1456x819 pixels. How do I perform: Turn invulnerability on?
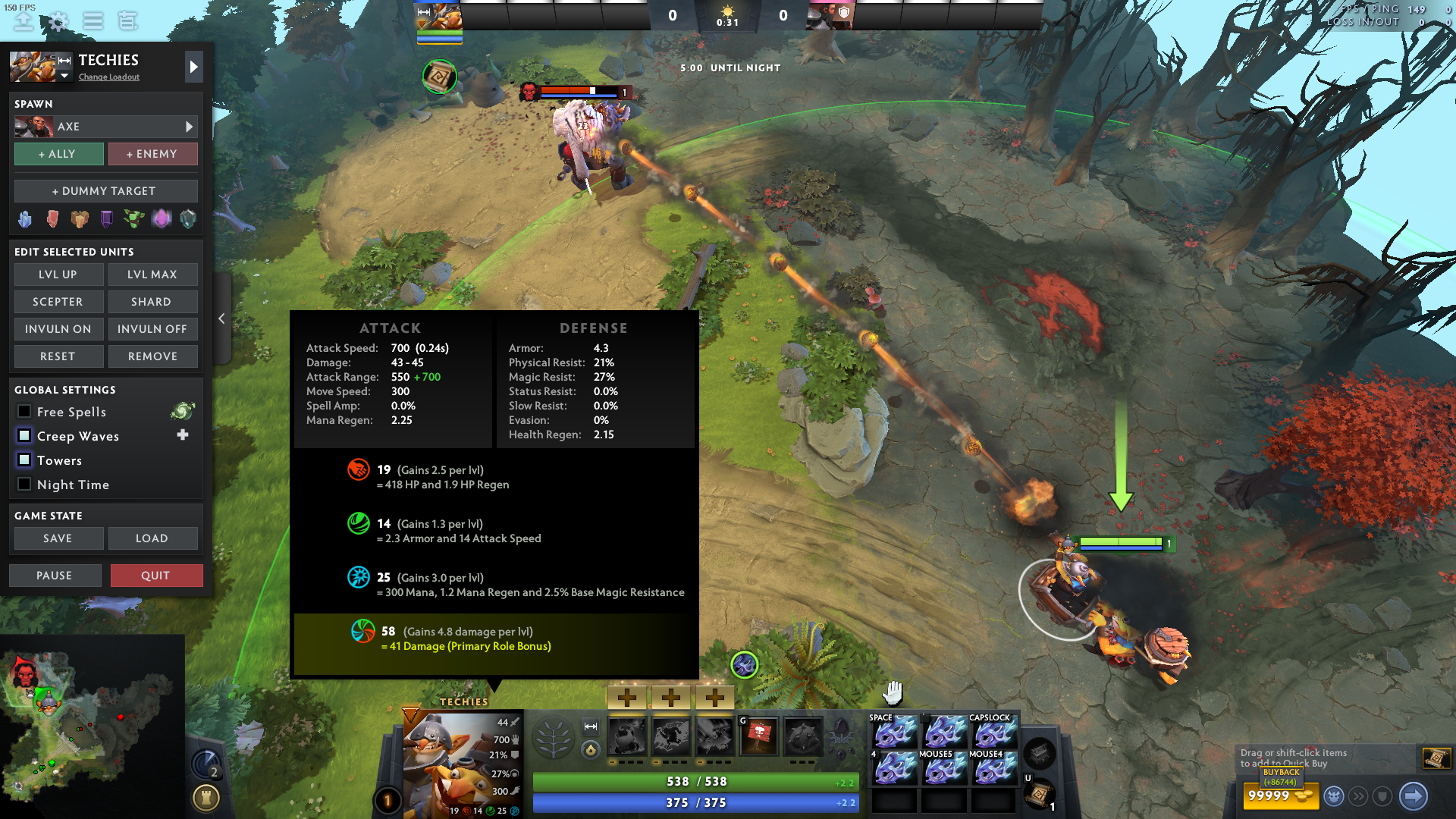click(58, 329)
